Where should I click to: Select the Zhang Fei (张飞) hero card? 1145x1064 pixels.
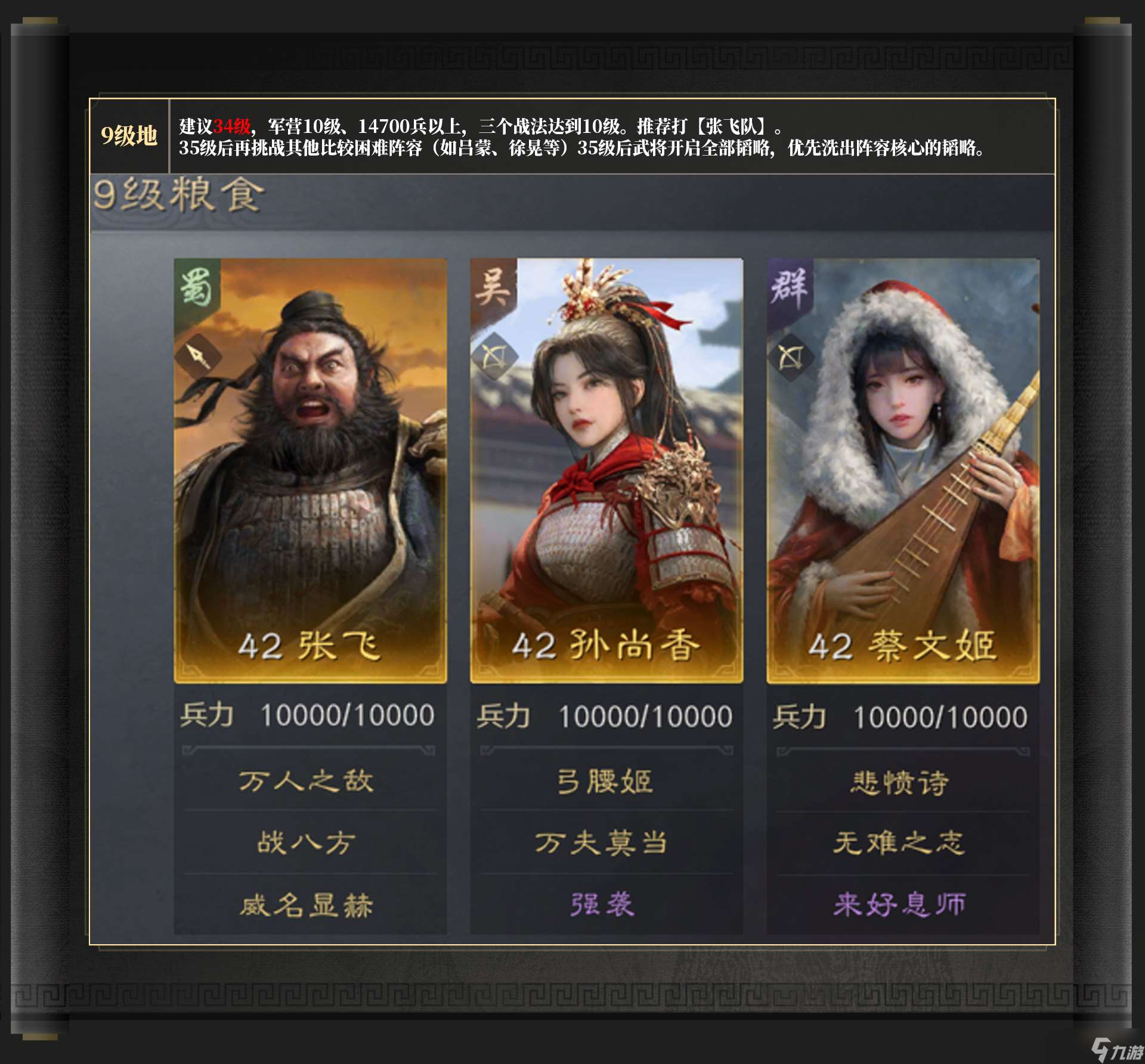tap(310, 471)
